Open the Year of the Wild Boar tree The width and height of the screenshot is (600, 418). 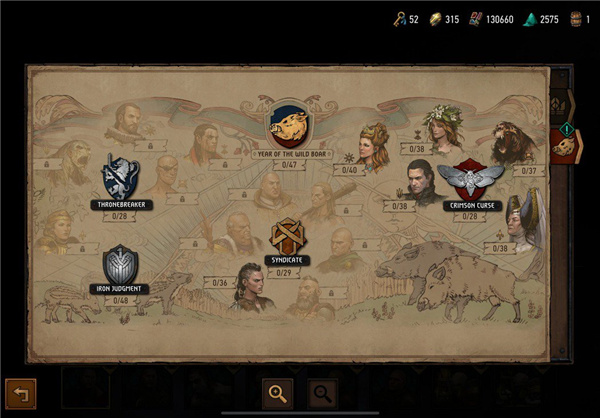point(287,125)
